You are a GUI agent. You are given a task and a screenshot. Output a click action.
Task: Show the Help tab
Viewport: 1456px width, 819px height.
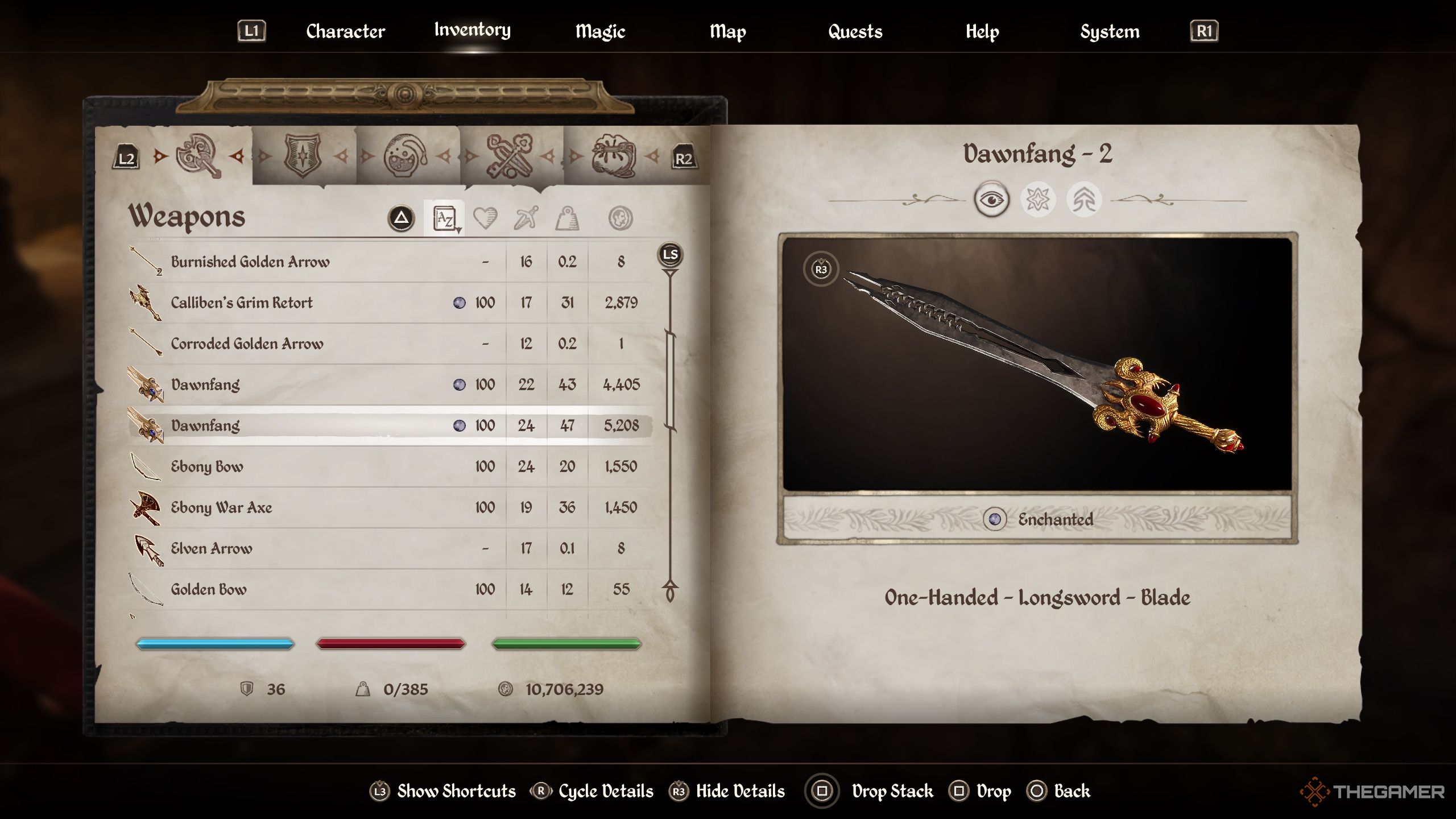tap(982, 31)
